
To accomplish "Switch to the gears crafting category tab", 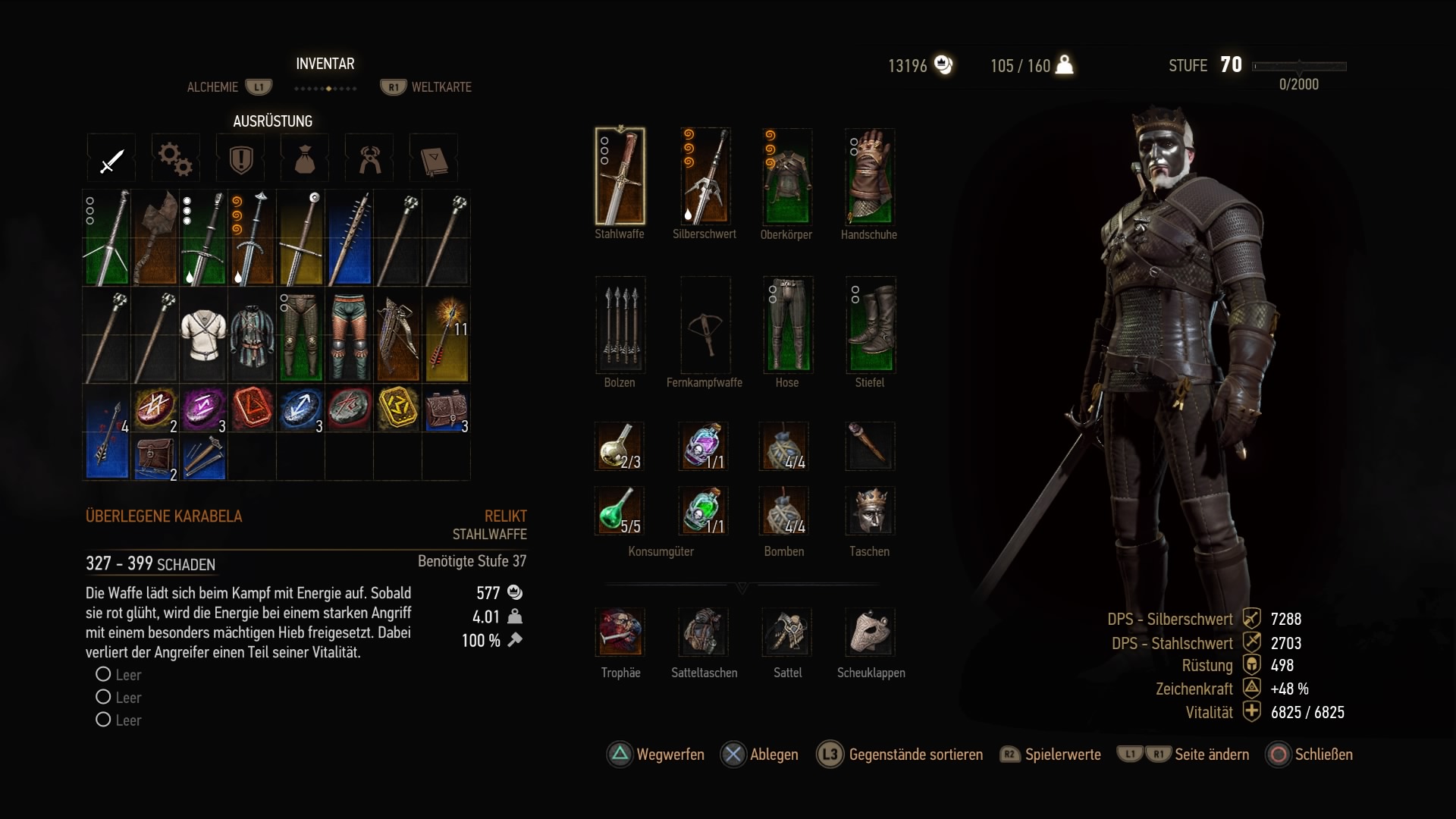I will (175, 159).
